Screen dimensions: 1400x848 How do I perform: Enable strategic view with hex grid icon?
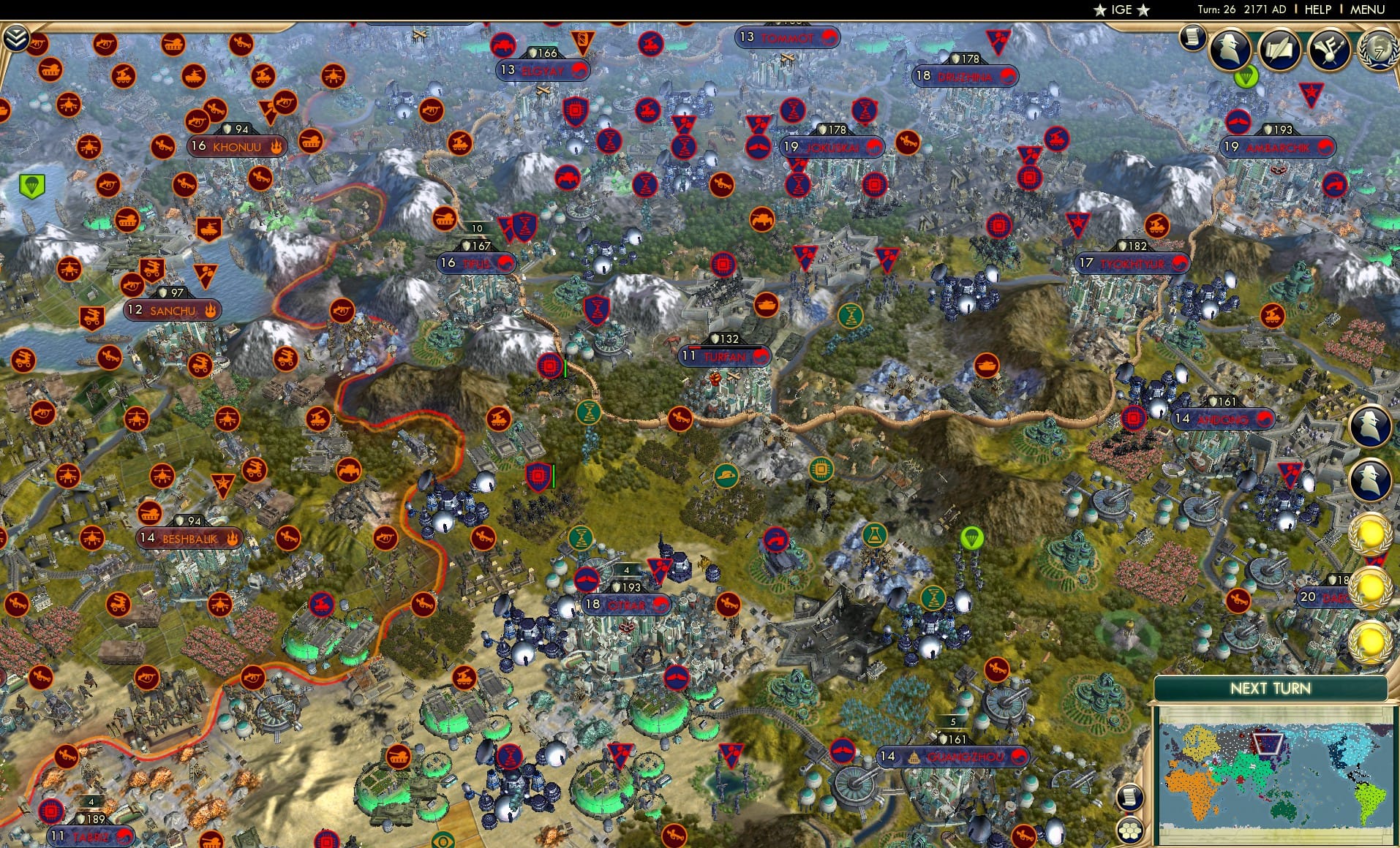[1130, 829]
